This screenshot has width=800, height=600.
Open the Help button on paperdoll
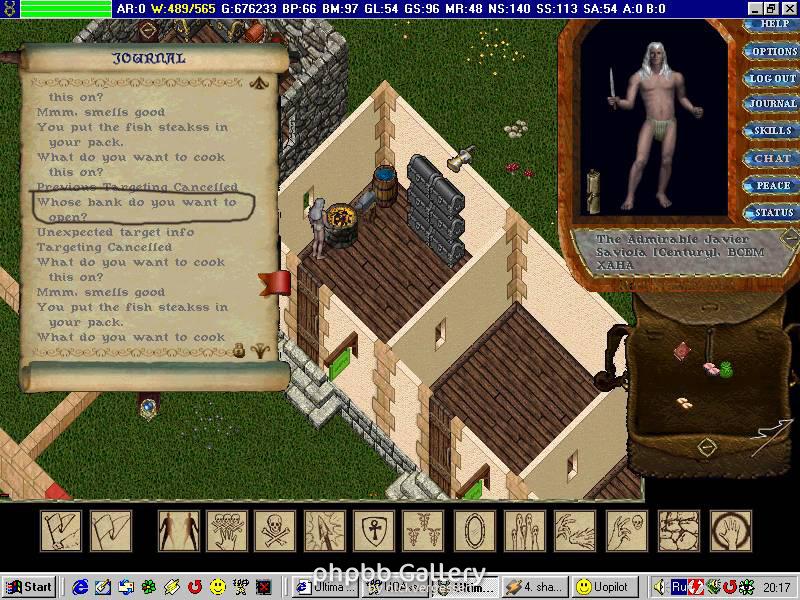774,25
